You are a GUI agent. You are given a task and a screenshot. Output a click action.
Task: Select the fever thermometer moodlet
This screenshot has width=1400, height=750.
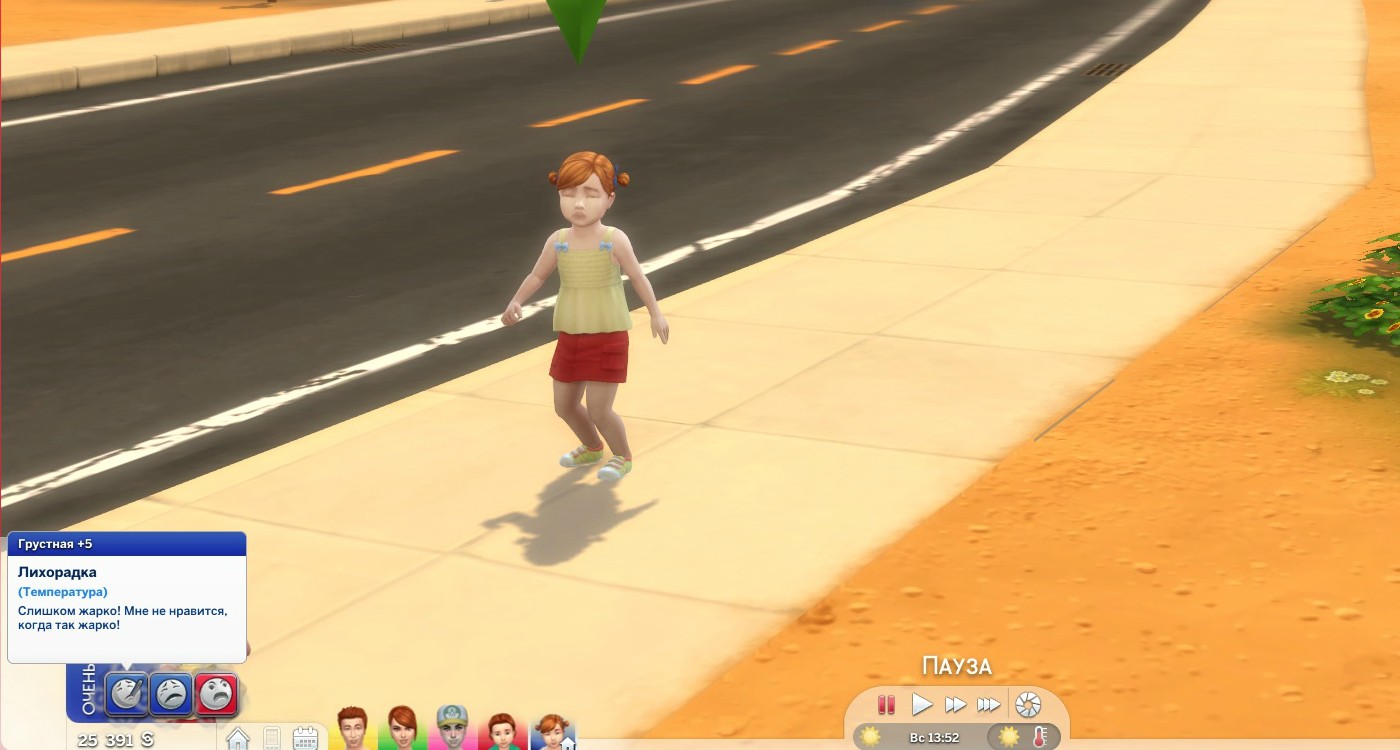(127, 694)
